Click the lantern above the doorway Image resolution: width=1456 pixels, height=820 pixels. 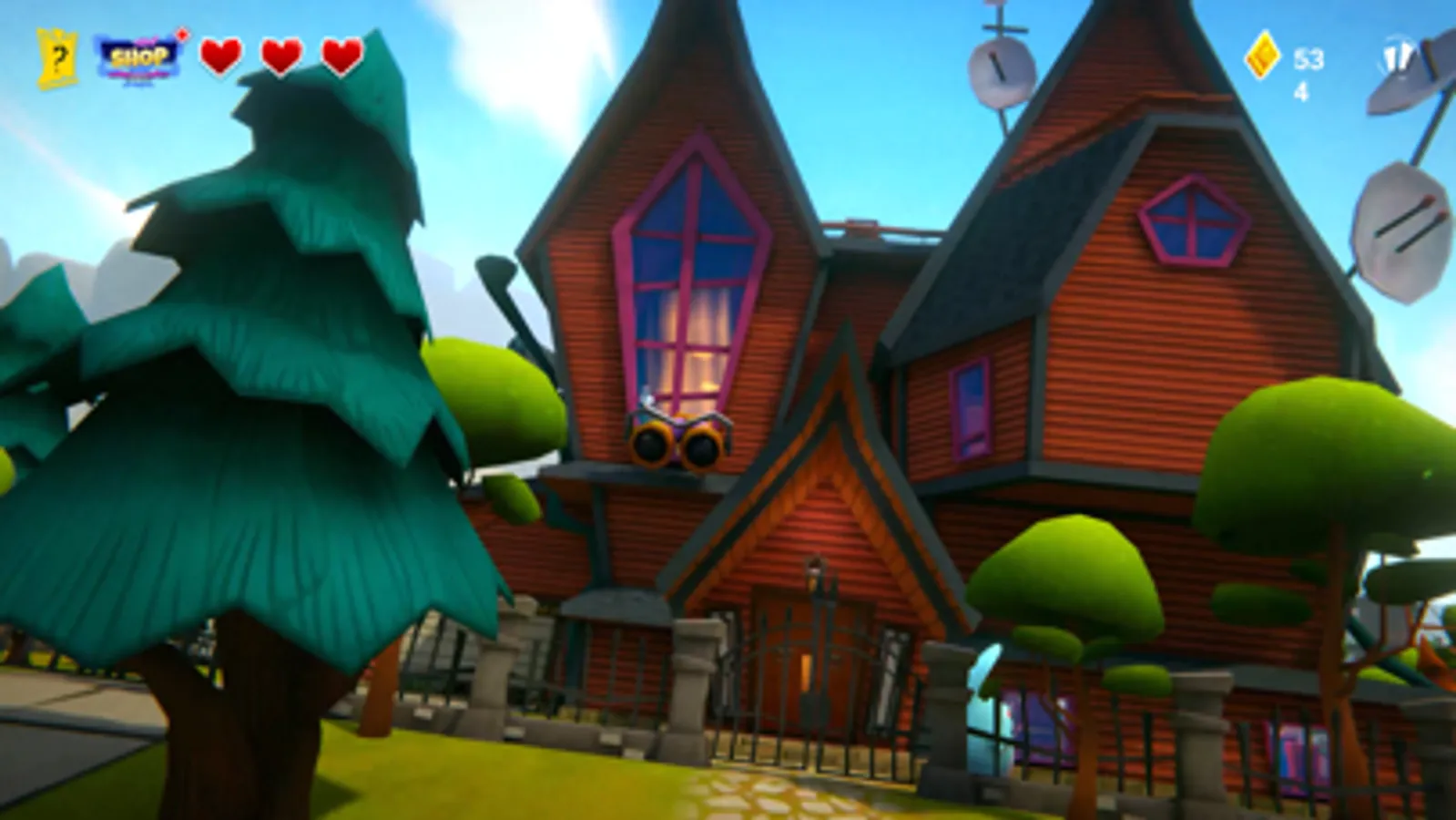click(x=818, y=574)
